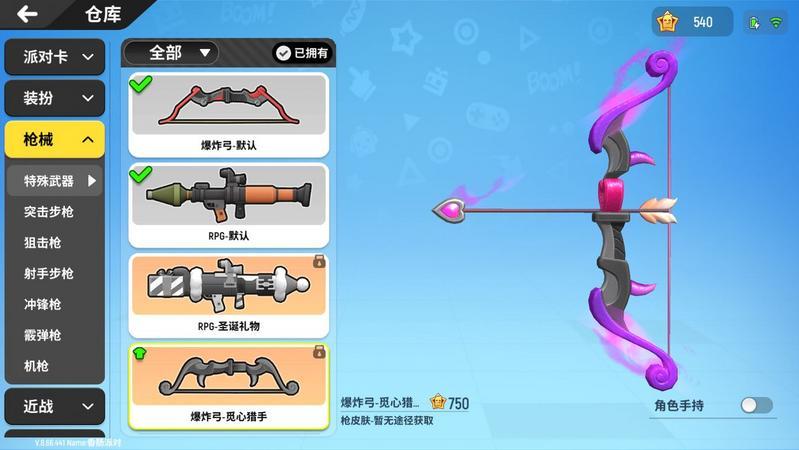This screenshot has width=799, height=450.
Task: Choose the RPG-默认 launcher skin
Action: point(229,205)
